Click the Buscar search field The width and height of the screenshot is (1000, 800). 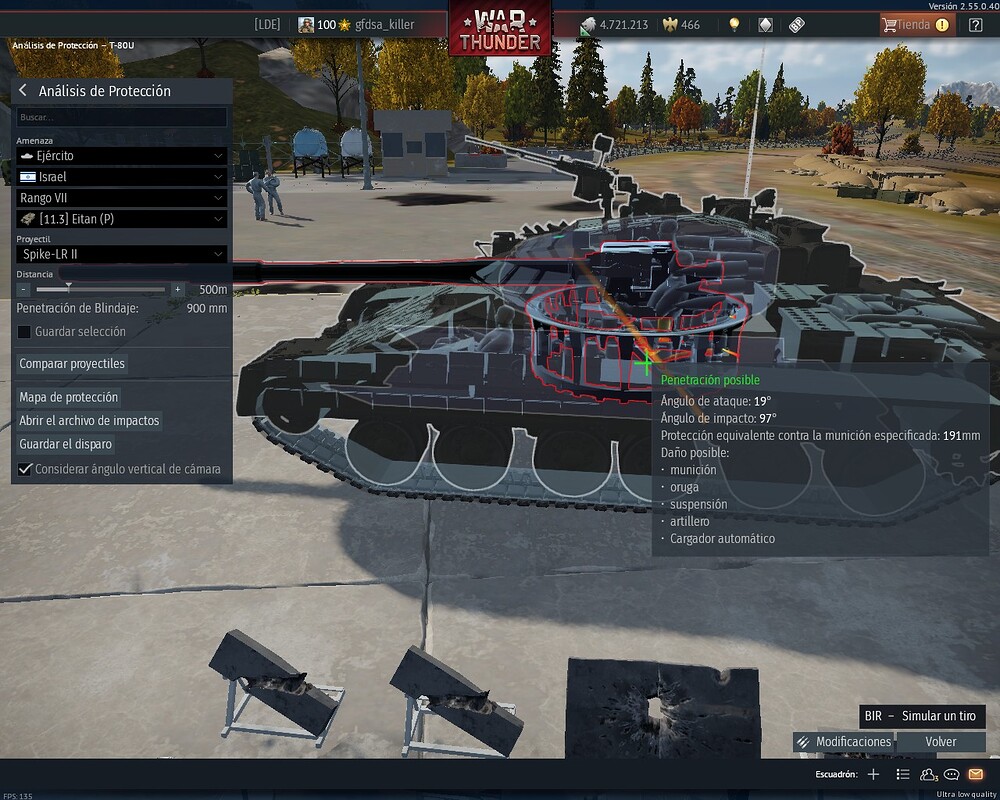tap(122, 117)
